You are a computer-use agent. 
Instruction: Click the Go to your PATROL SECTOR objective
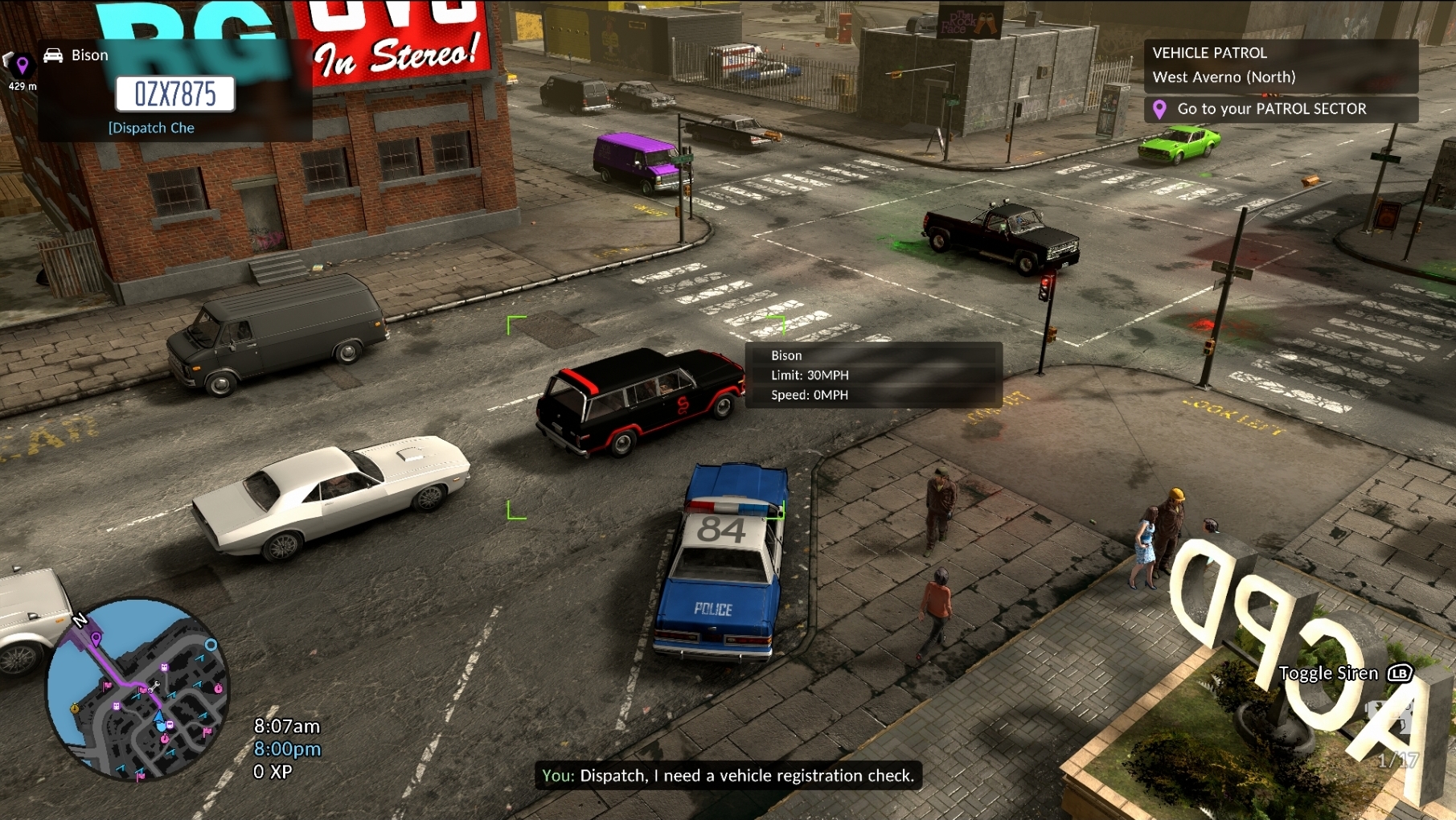pos(1280,109)
